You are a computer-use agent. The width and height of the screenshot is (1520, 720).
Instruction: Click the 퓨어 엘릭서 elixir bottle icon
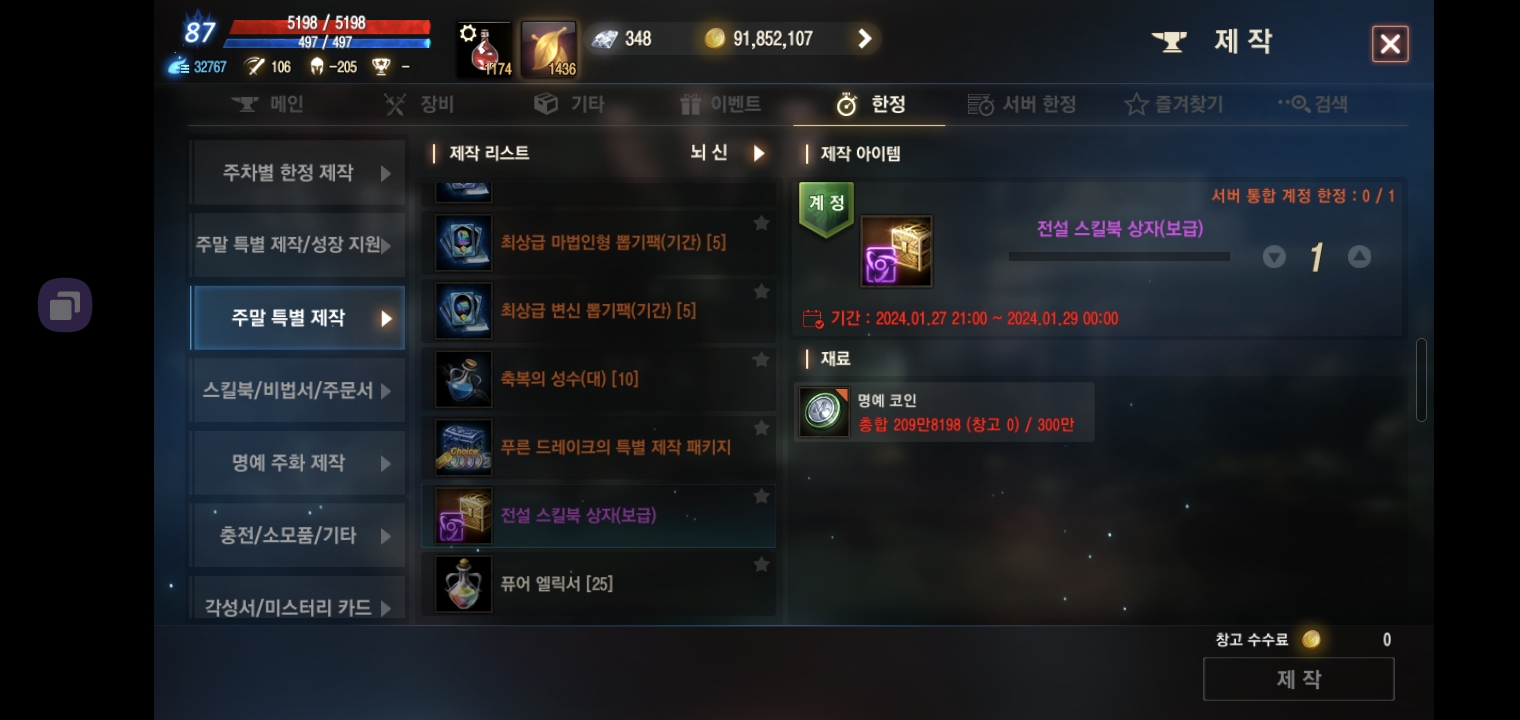(463, 584)
